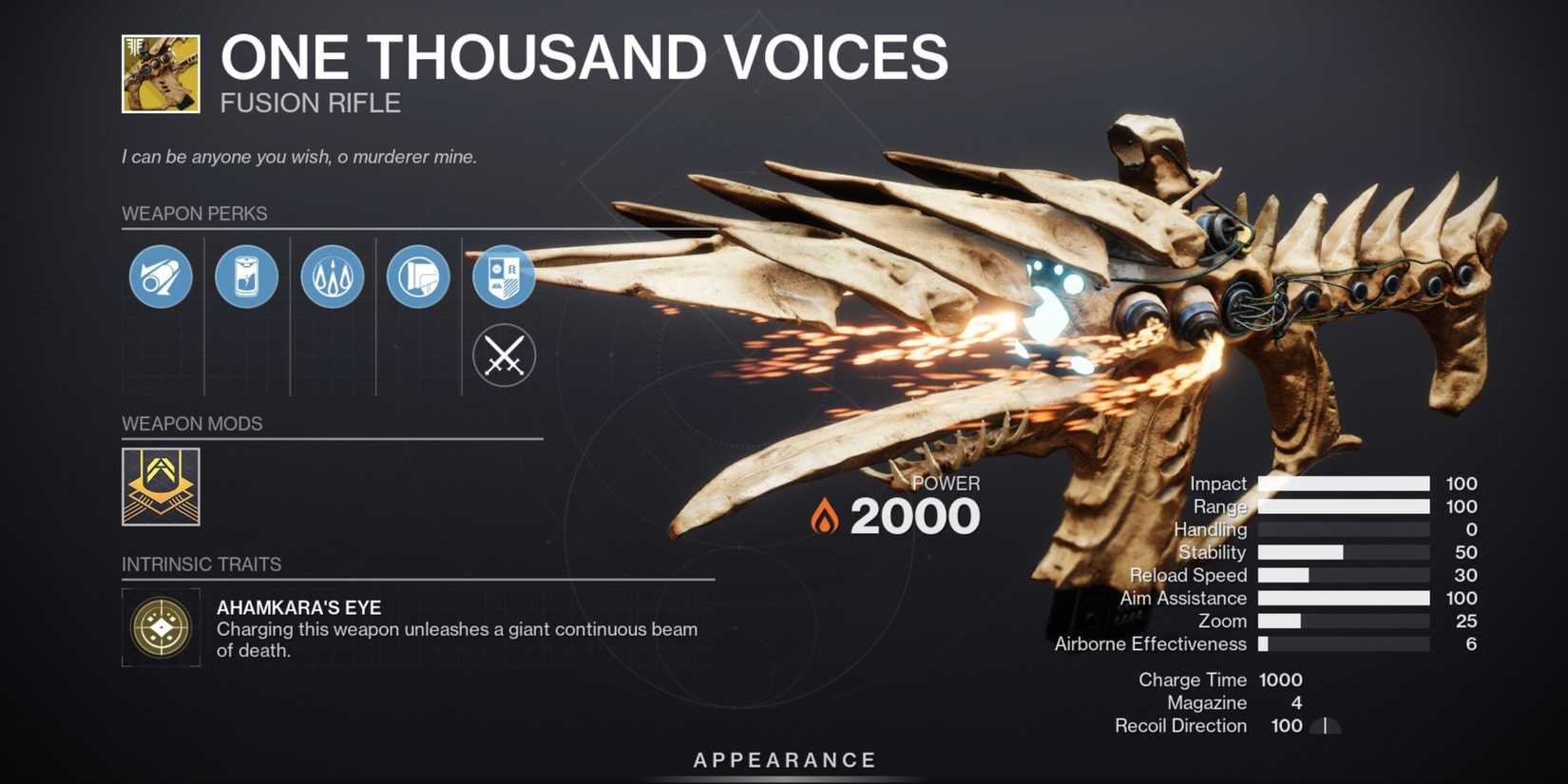Select the first barrel perk icon
This screenshot has height=784, width=1568.
(x=160, y=277)
